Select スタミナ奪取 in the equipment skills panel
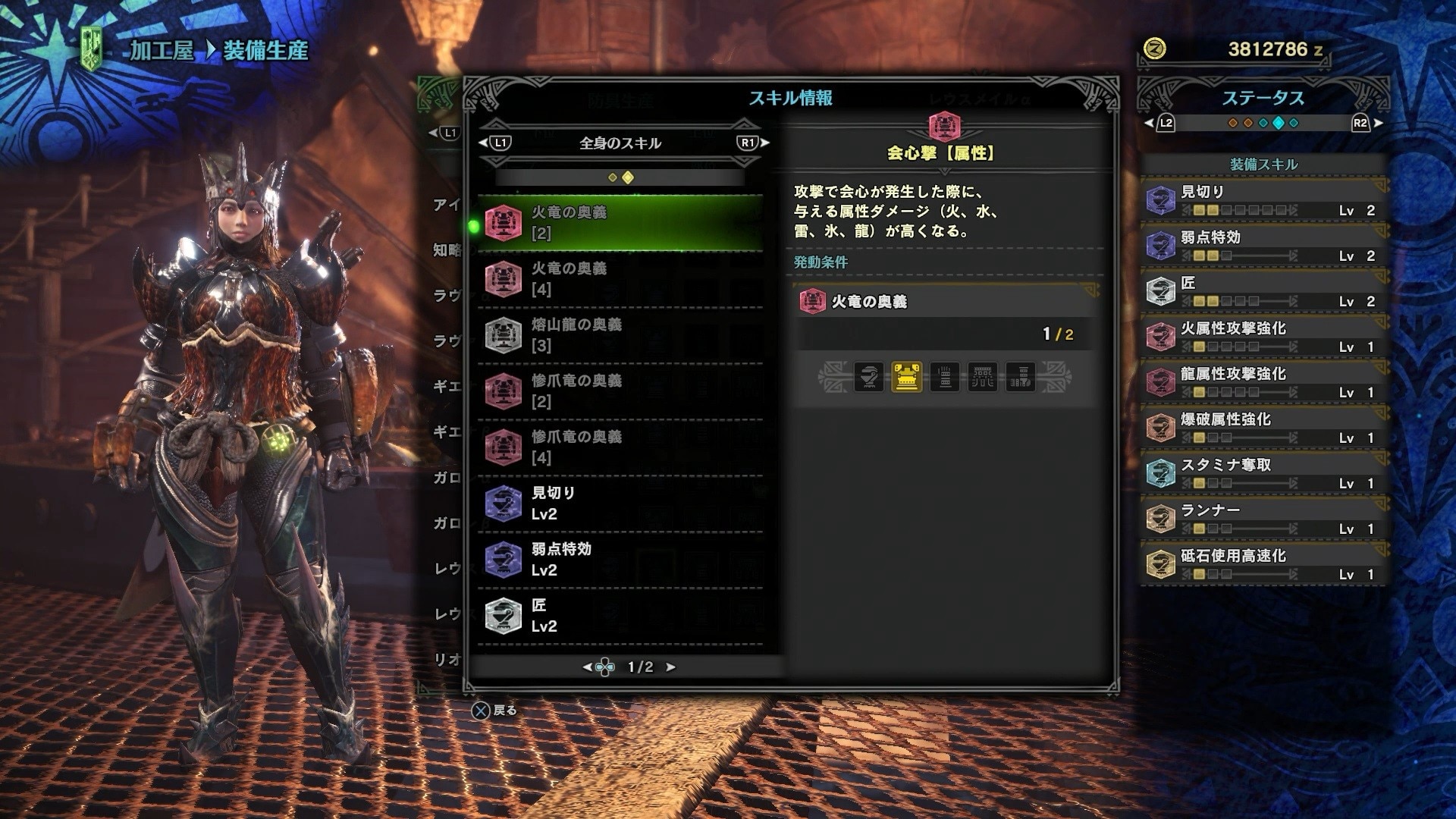Screen dimensions: 1456x819 [x=1263, y=472]
